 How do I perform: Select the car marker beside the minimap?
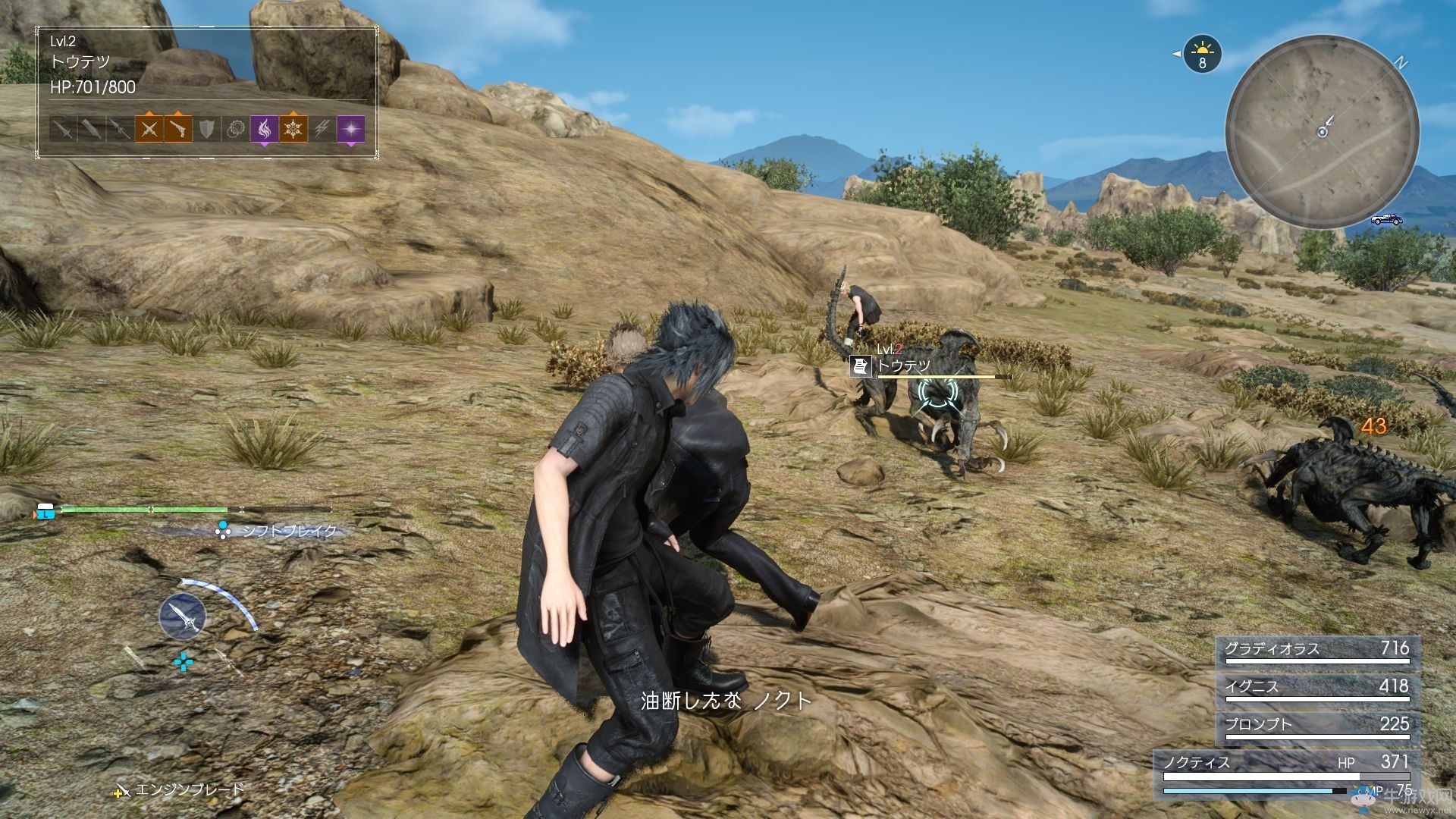(1385, 220)
